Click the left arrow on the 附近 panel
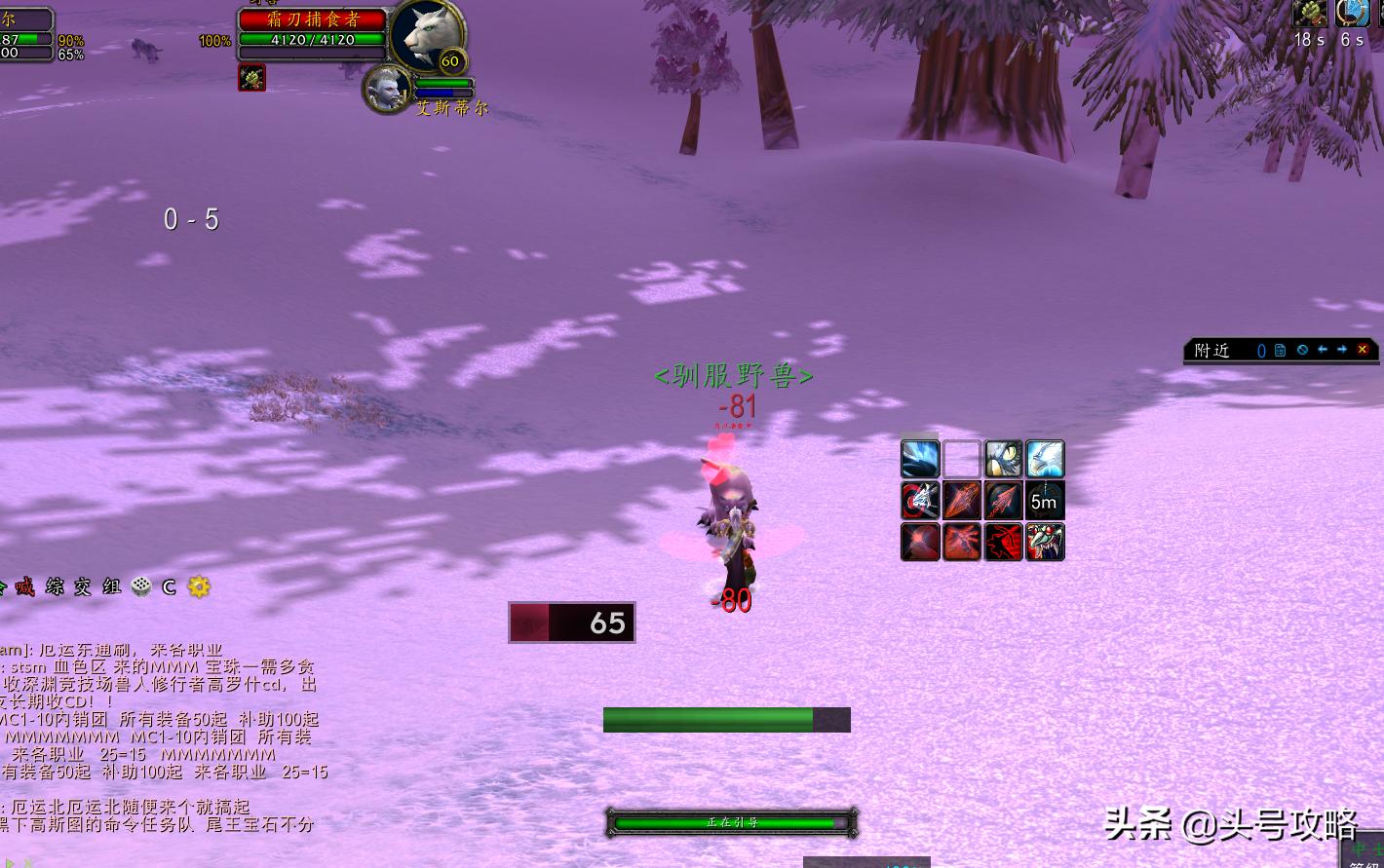The width and height of the screenshot is (1384, 868). [x=1323, y=350]
